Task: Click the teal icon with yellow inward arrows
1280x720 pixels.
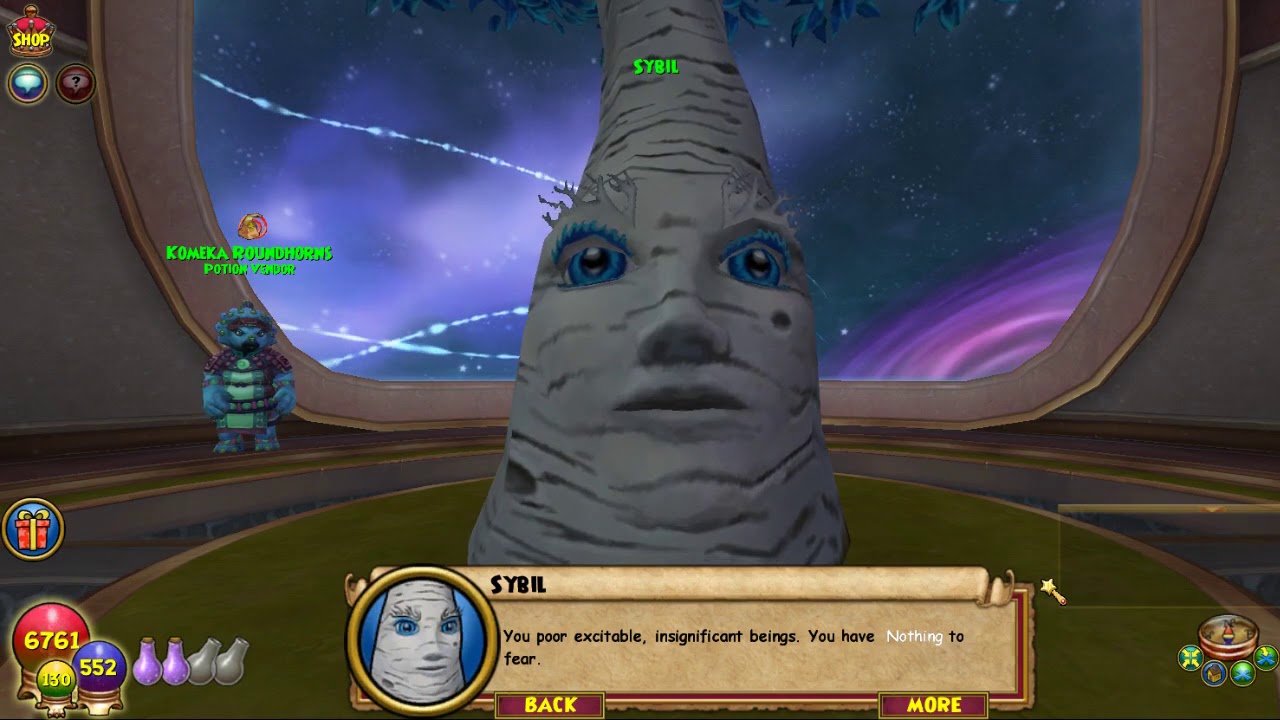Action: coord(1190,657)
